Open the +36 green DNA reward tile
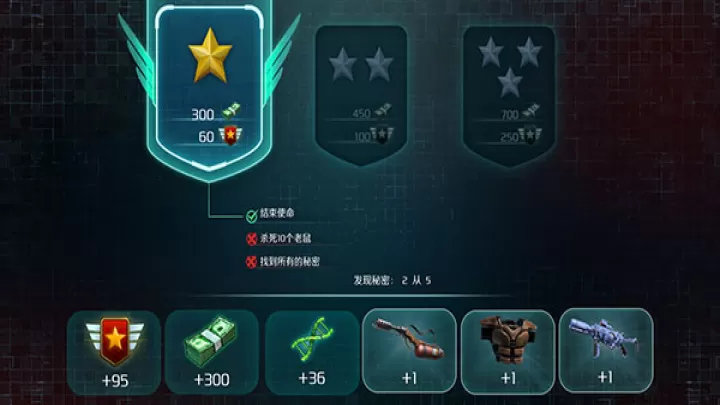The image size is (720, 405). coord(310,350)
